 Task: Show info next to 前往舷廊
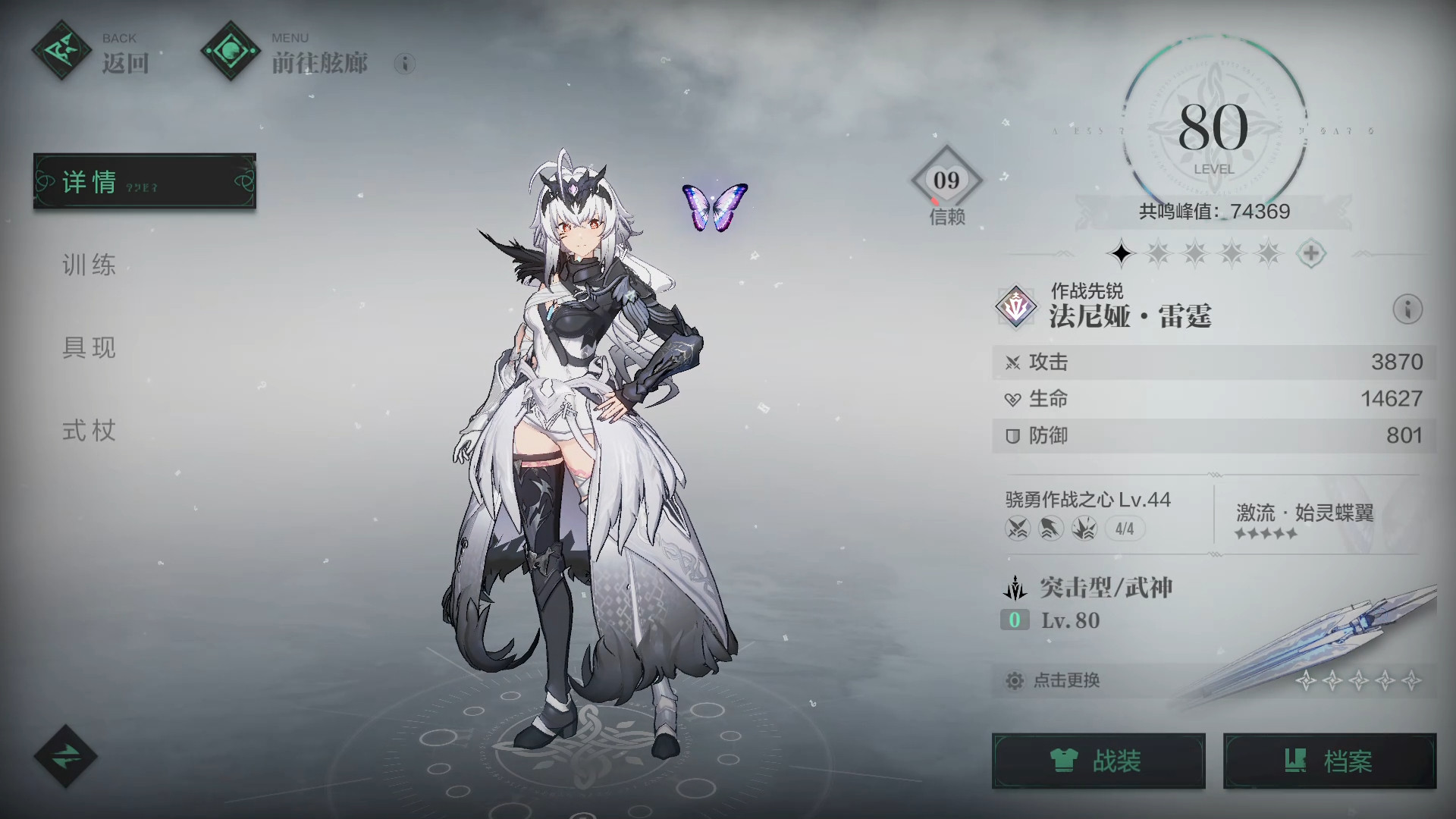(405, 64)
